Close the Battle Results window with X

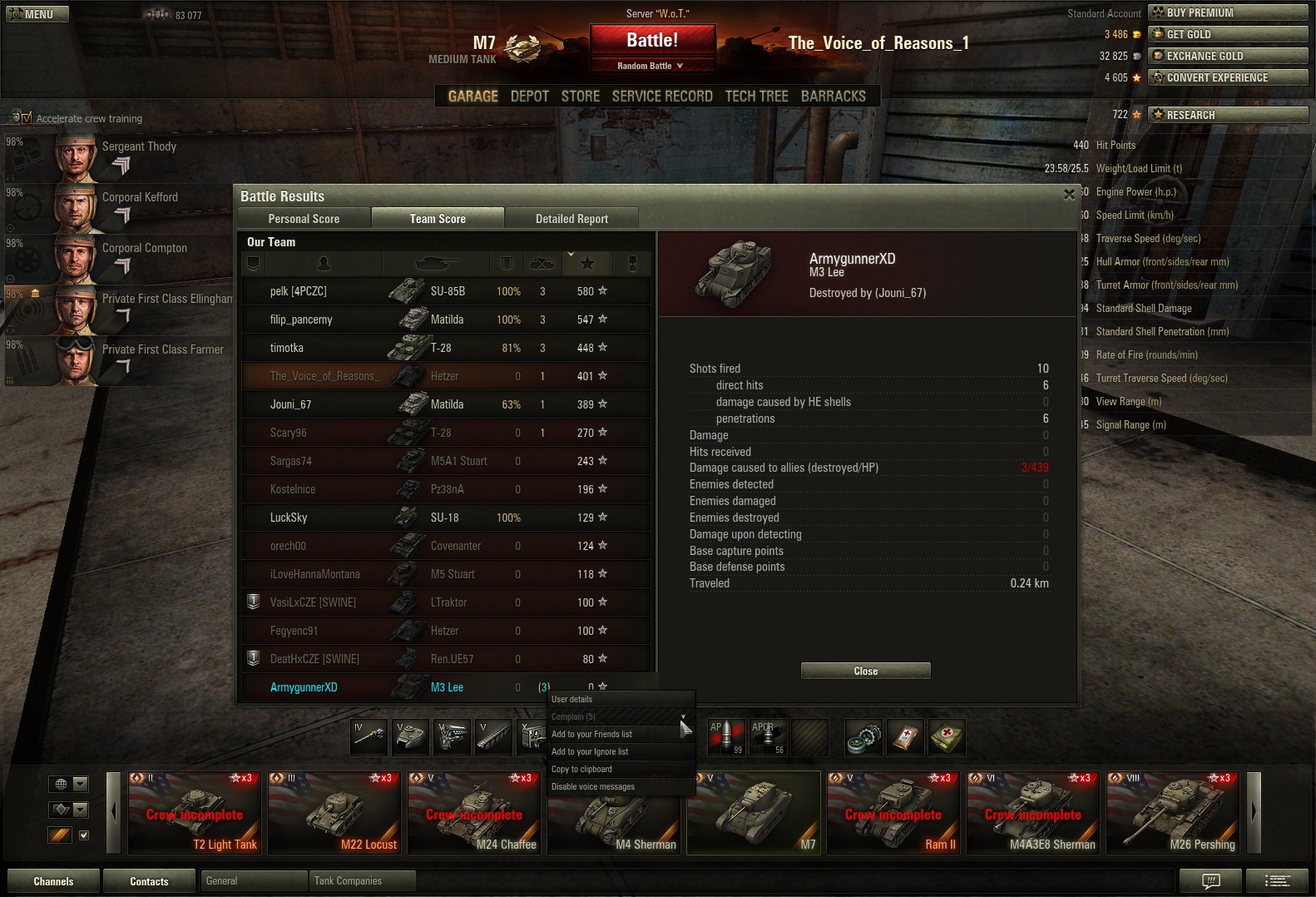pyautogui.click(x=1069, y=195)
